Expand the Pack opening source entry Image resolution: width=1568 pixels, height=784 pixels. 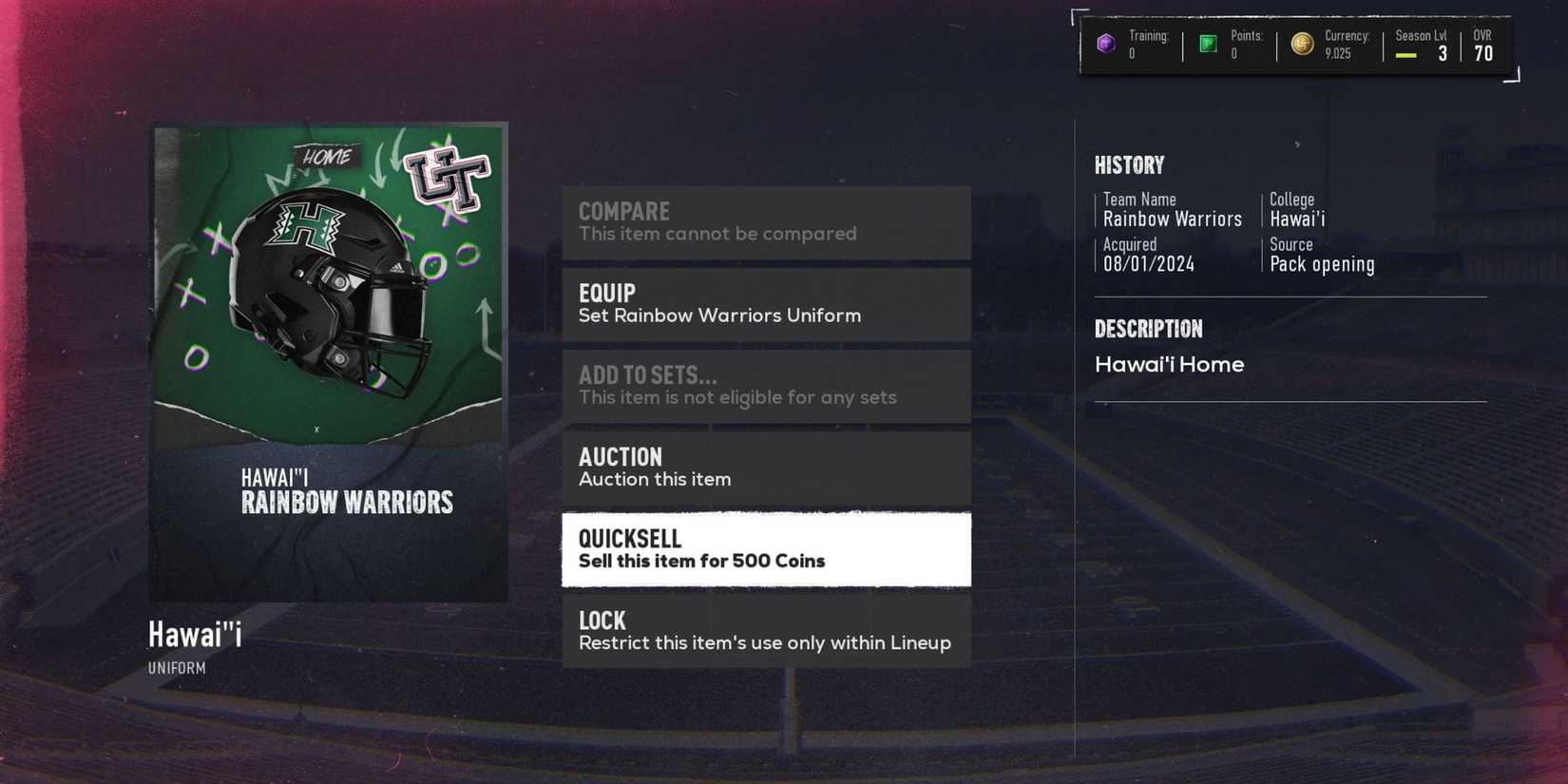(1322, 264)
